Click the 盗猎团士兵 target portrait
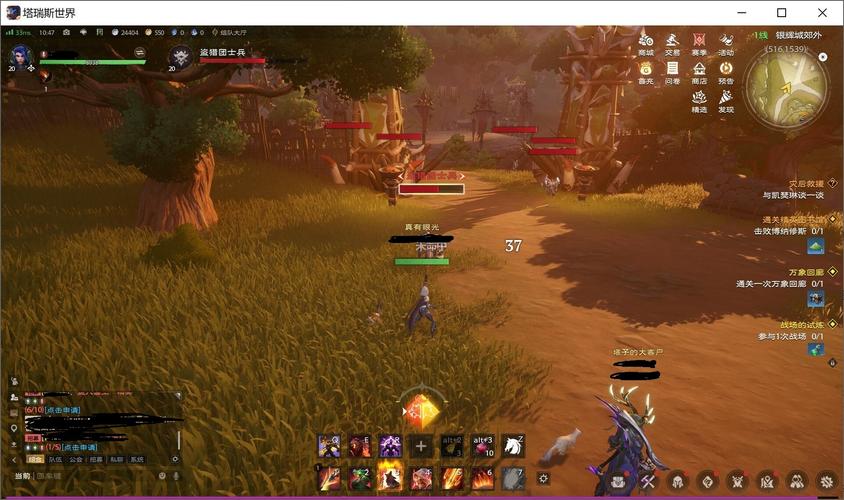Viewport: 844px width, 500px height. click(180, 58)
